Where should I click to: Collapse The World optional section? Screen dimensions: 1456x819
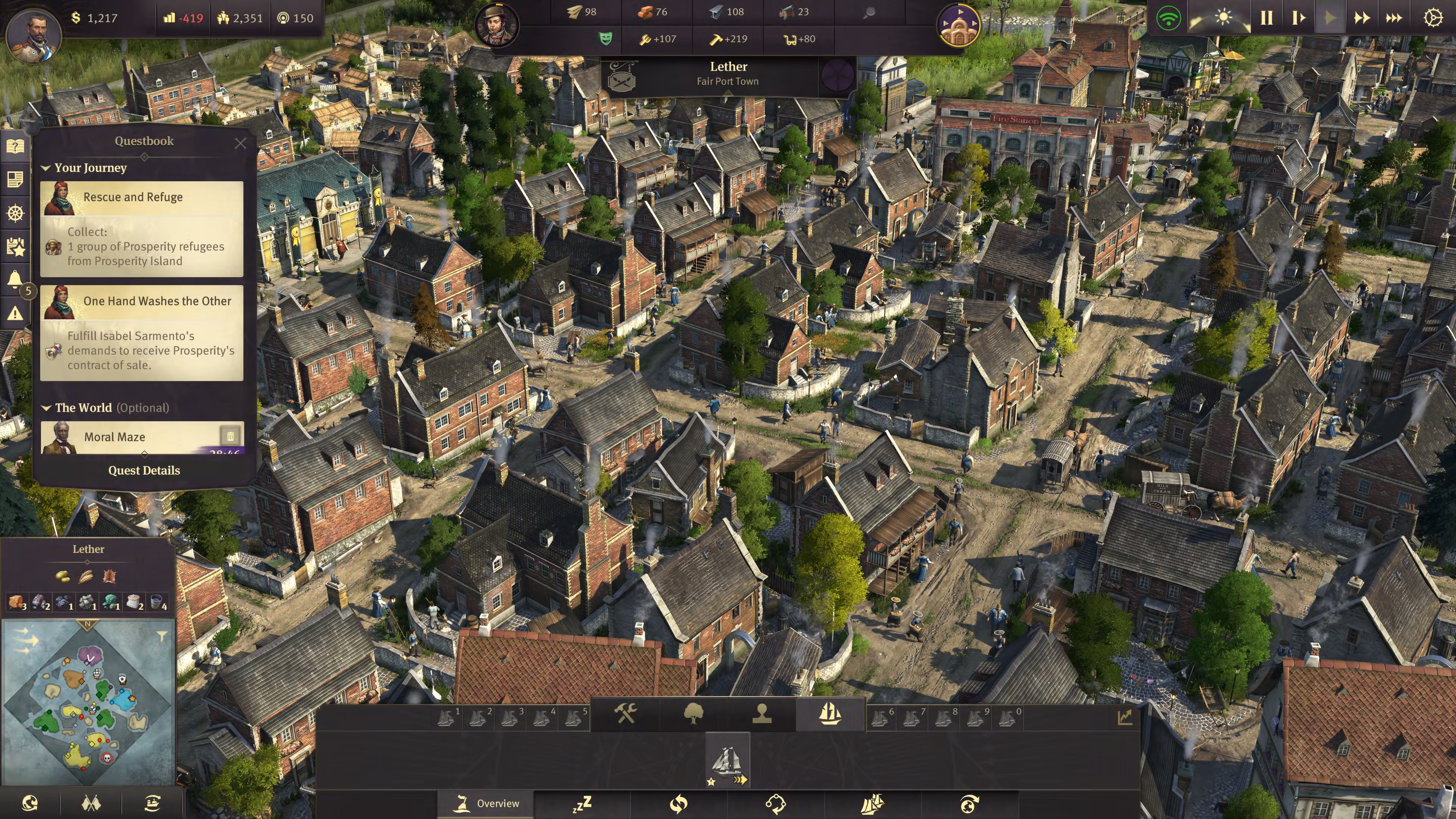click(x=46, y=408)
